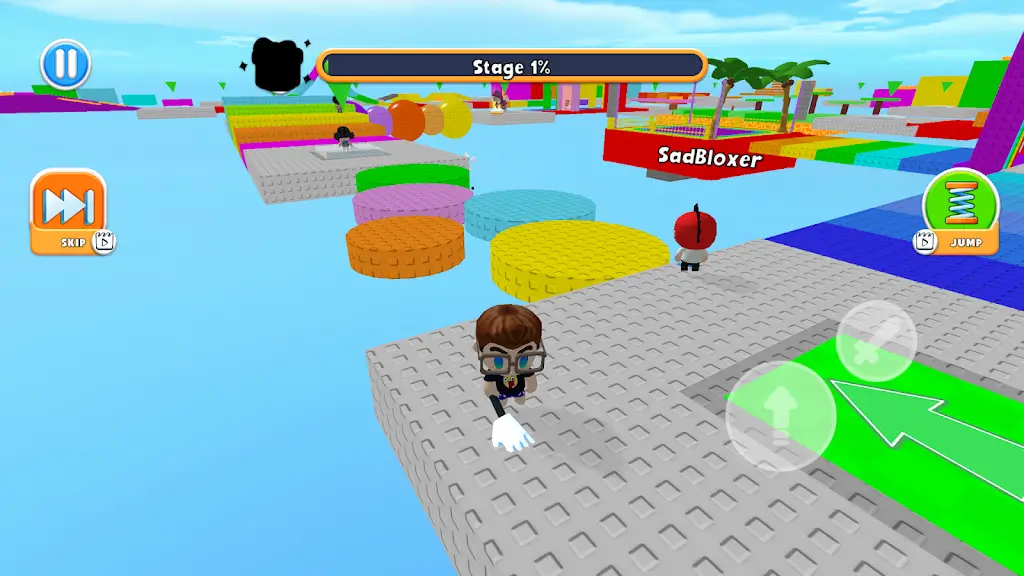Tap the translucent up-arrow jump control
The image size is (1024, 576).
click(780, 416)
